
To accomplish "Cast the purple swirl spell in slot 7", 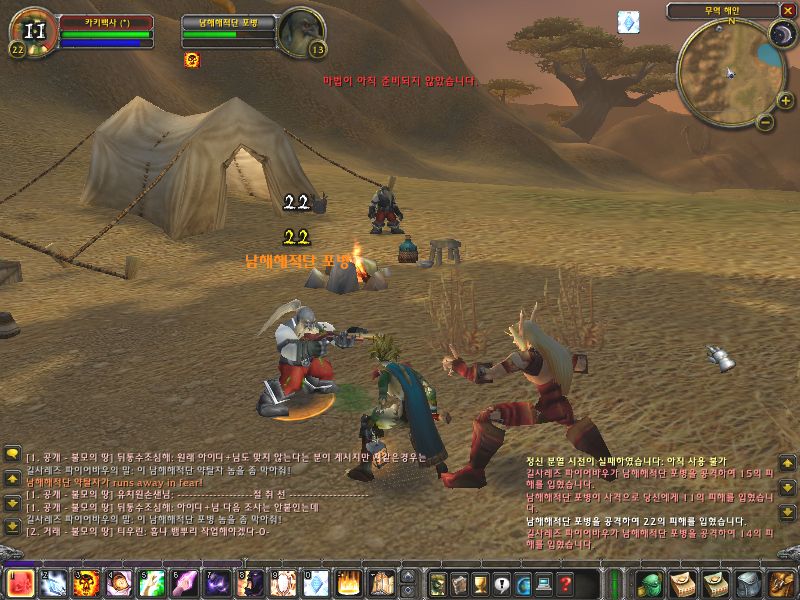I will tap(219, 583).
